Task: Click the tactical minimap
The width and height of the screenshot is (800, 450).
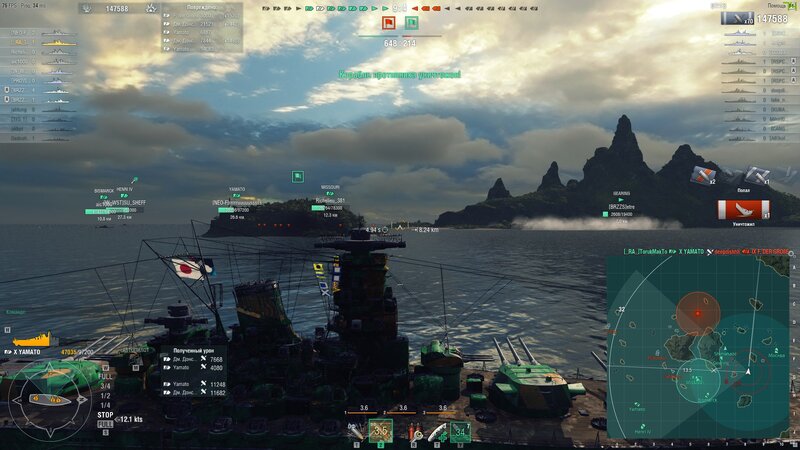Action: tap(699, 345)
